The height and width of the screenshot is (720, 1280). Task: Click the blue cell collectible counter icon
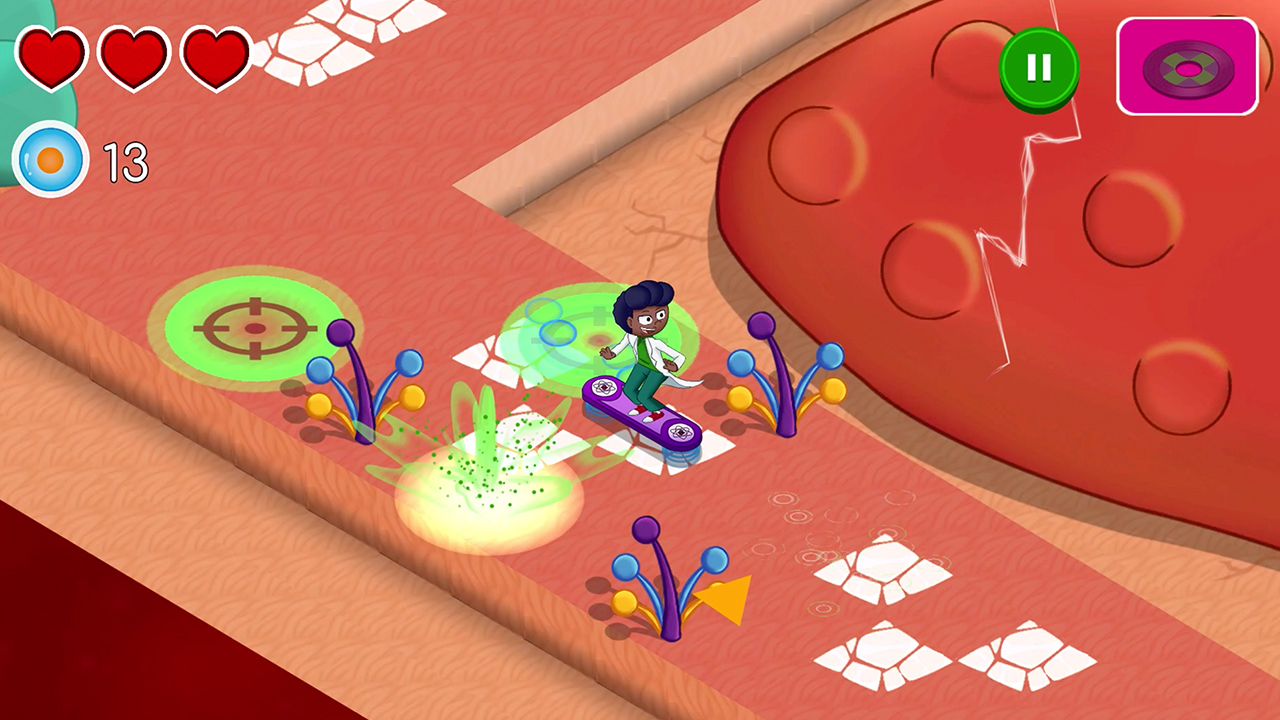tap(50, 160)
